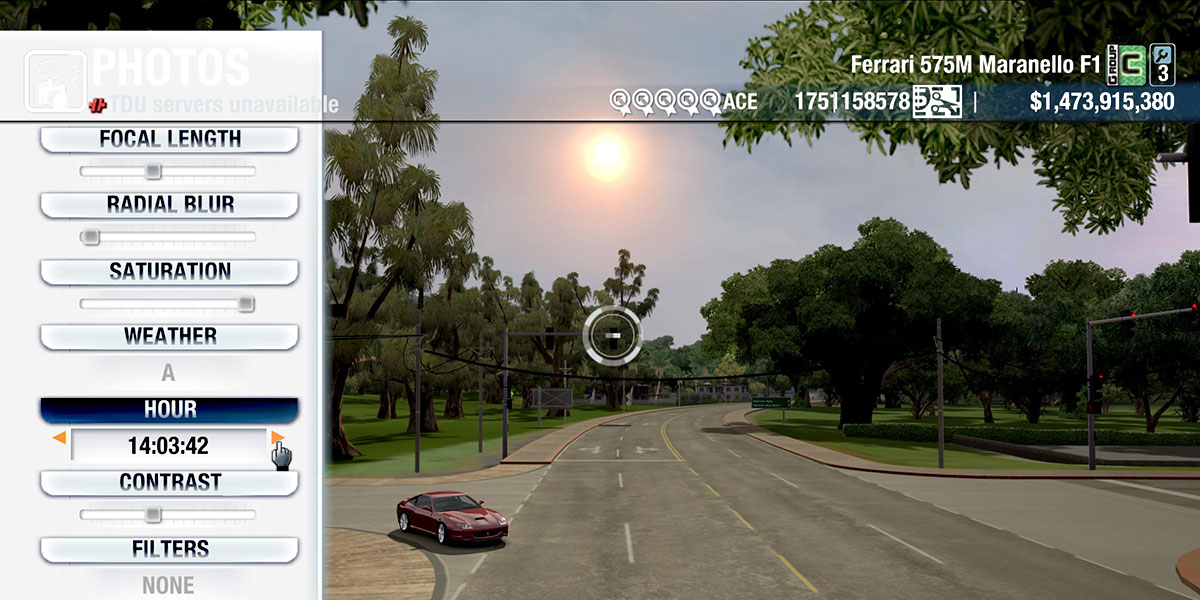
Task: Select the highlighted Hour option
Action: click(x=169, y=410)
